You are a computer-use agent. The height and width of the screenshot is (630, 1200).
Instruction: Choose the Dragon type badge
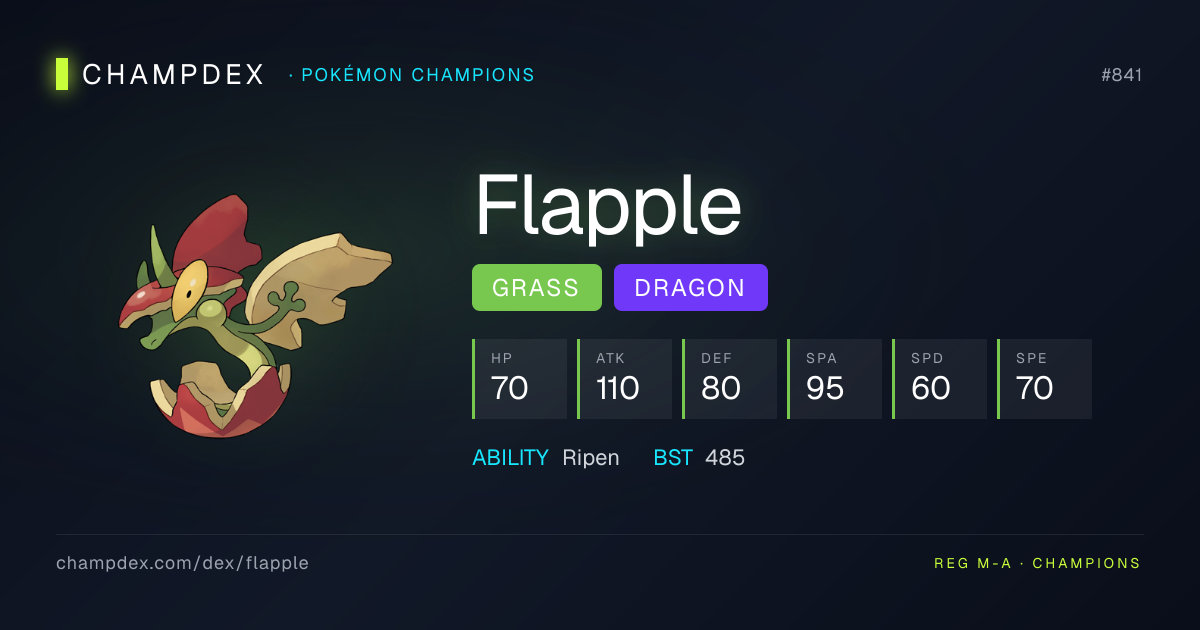pyautogui.click(x=690, y=288)
